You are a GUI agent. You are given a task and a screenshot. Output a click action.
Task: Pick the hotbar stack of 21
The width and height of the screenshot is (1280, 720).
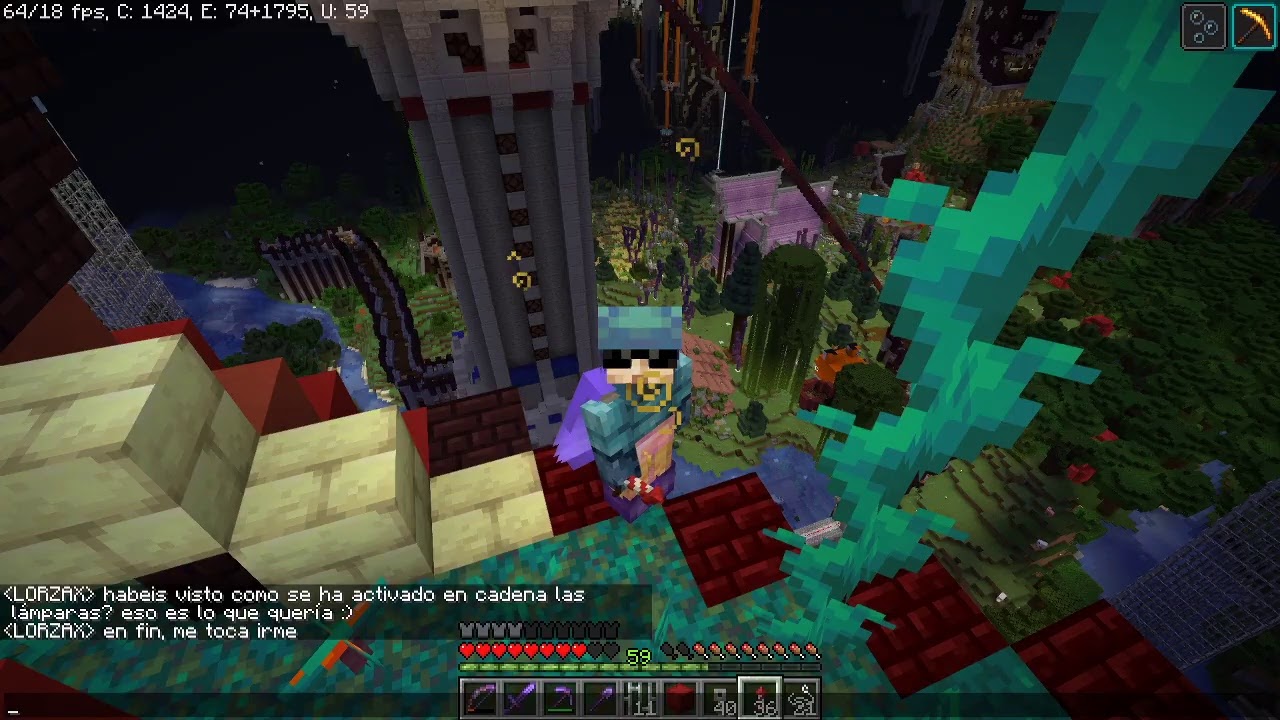click(800, 698)
